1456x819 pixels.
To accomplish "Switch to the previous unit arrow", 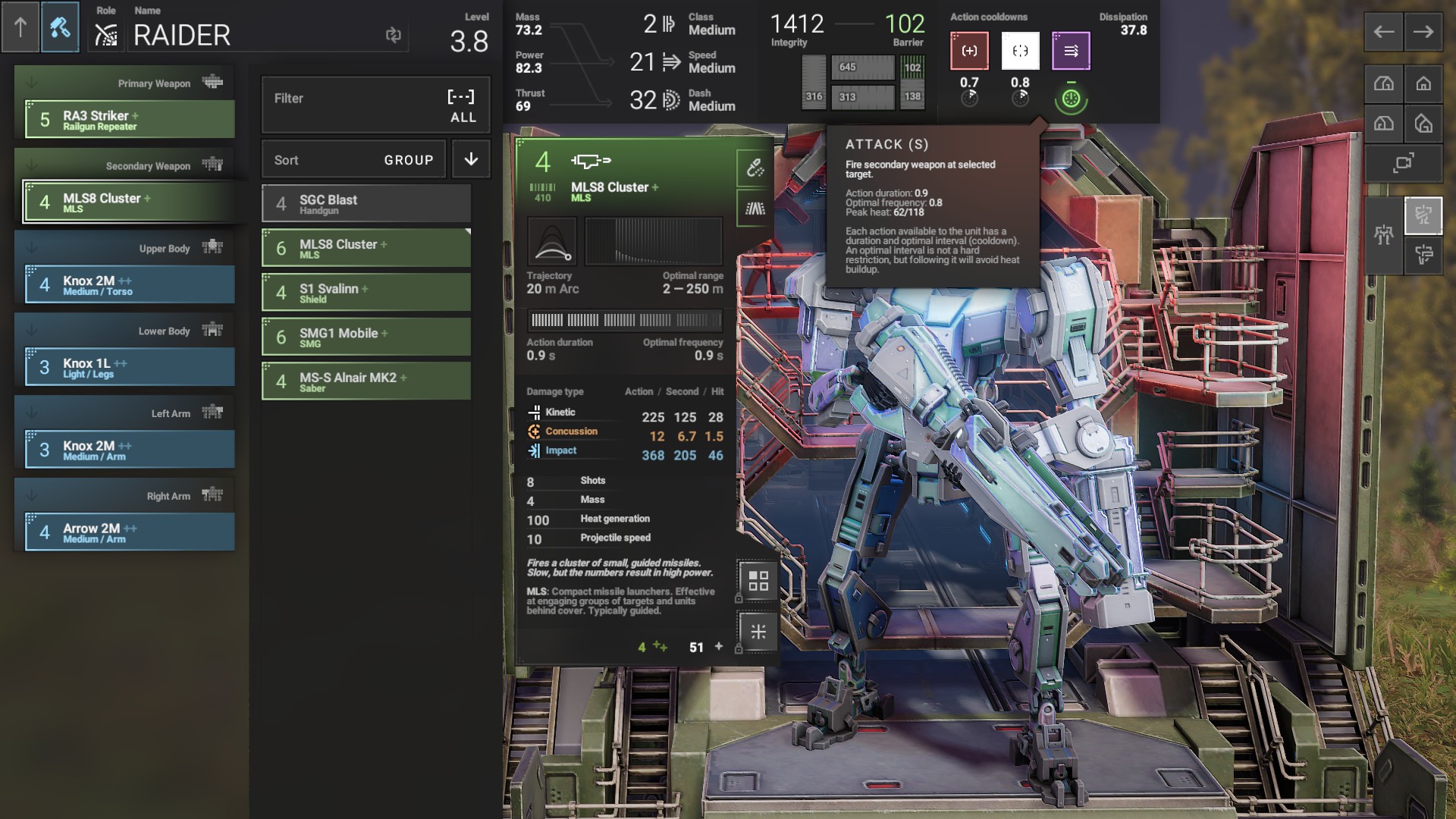I will (x=1384, y=32).
